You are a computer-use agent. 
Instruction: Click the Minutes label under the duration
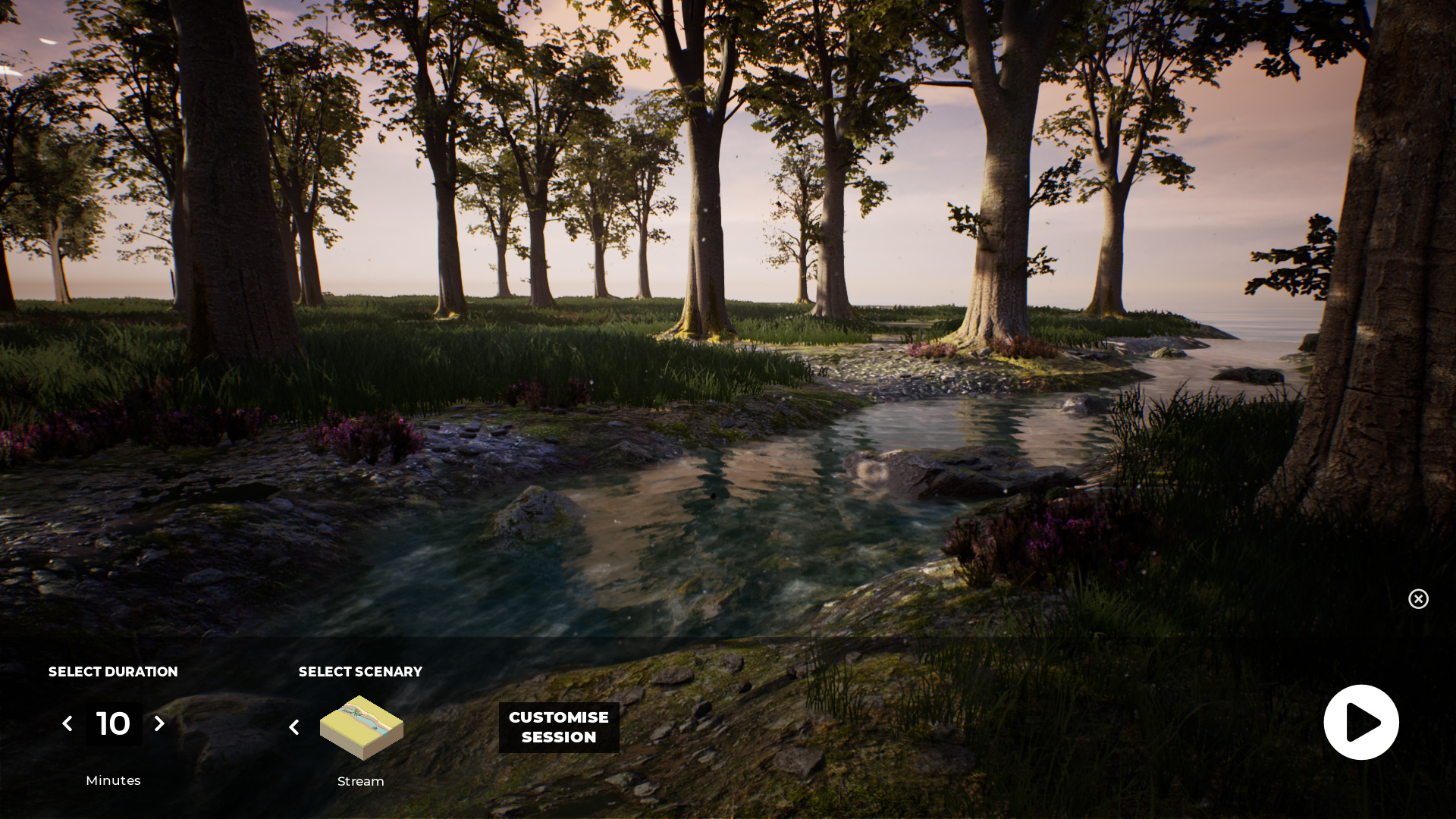[113, 780]
